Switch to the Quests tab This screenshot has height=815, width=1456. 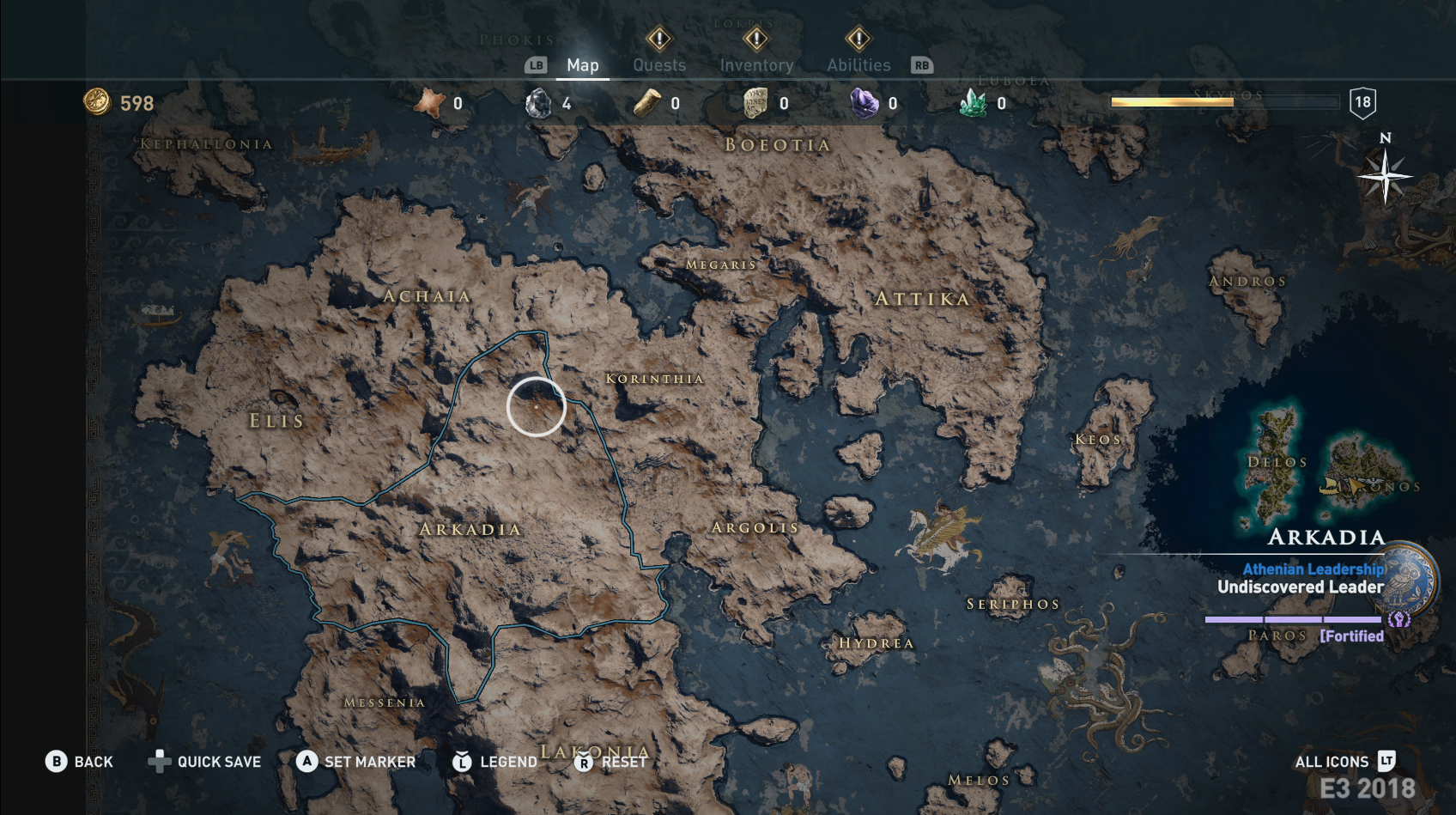coord(658,64)
